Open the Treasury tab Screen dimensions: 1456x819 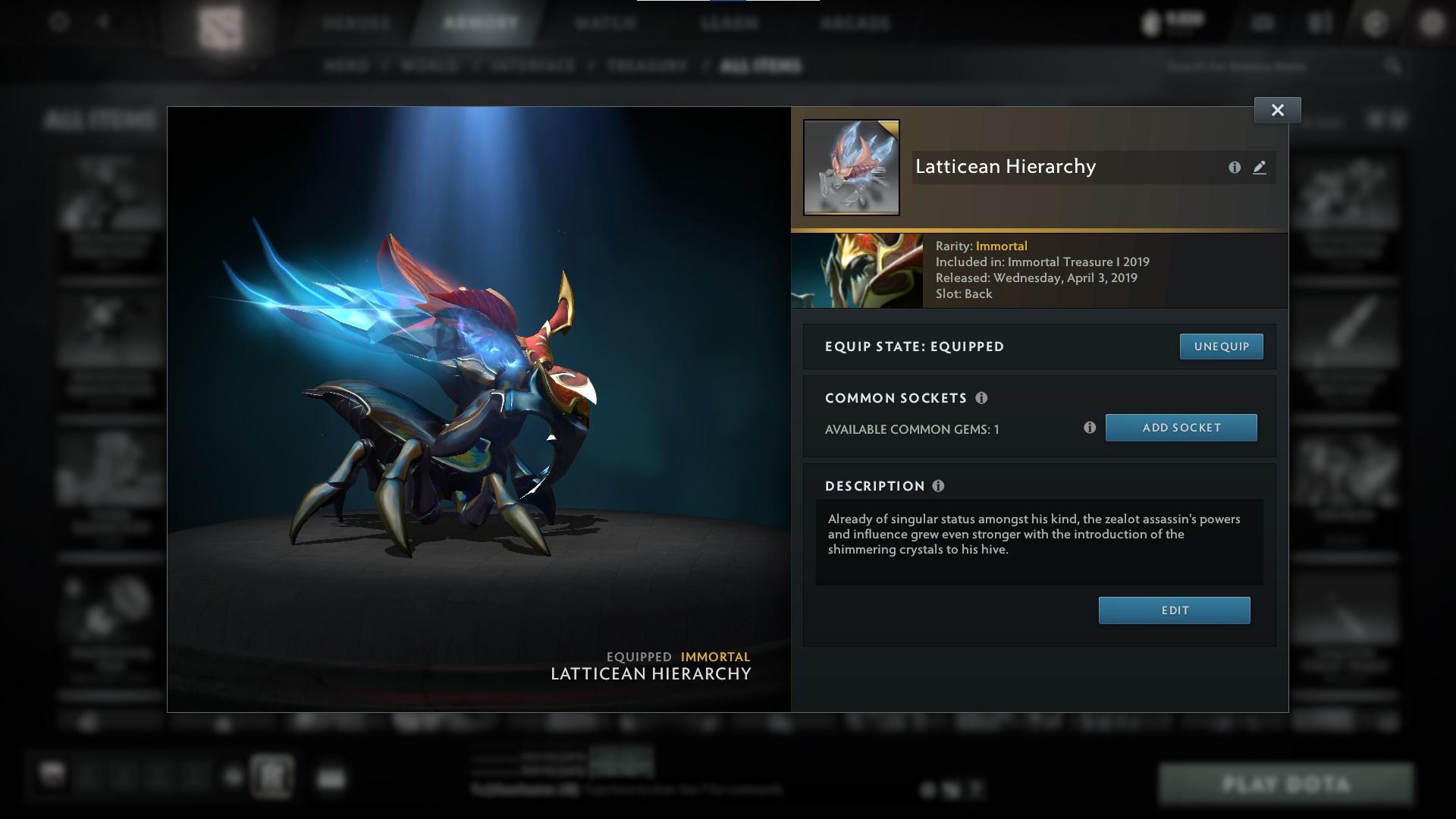coord(644,66)
